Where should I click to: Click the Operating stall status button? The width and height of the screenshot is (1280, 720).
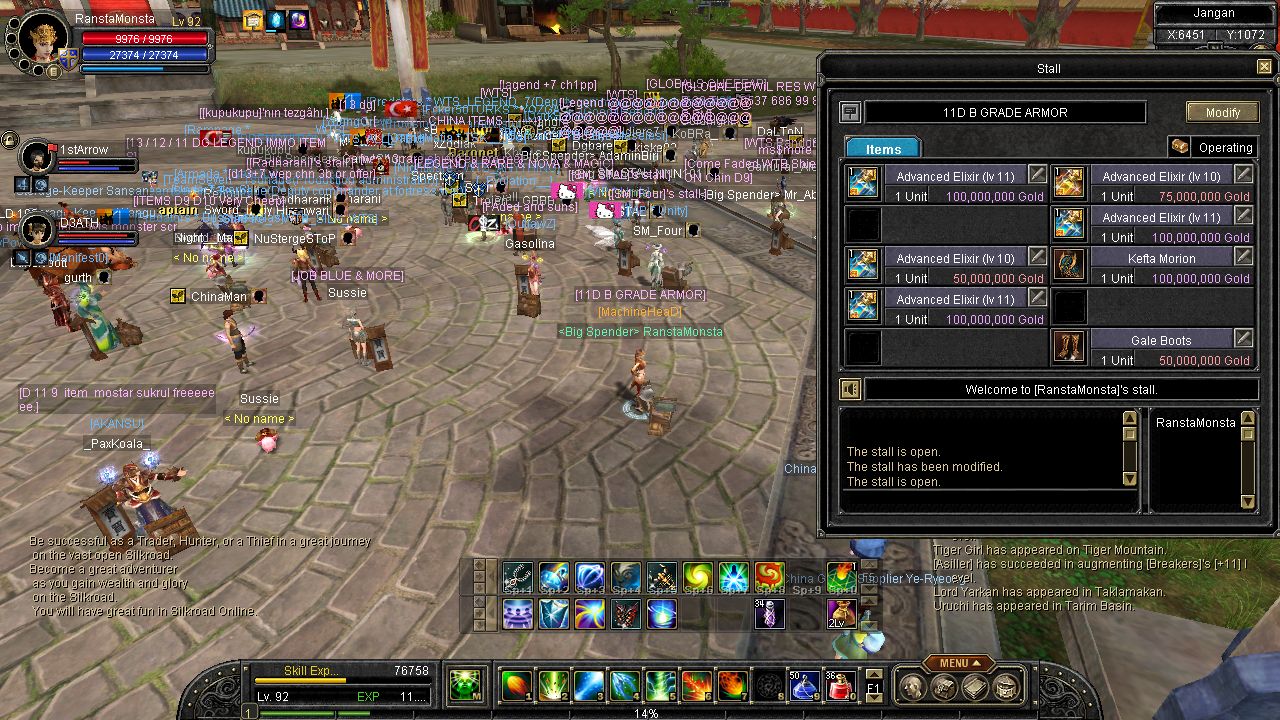tap(1212, 147)
